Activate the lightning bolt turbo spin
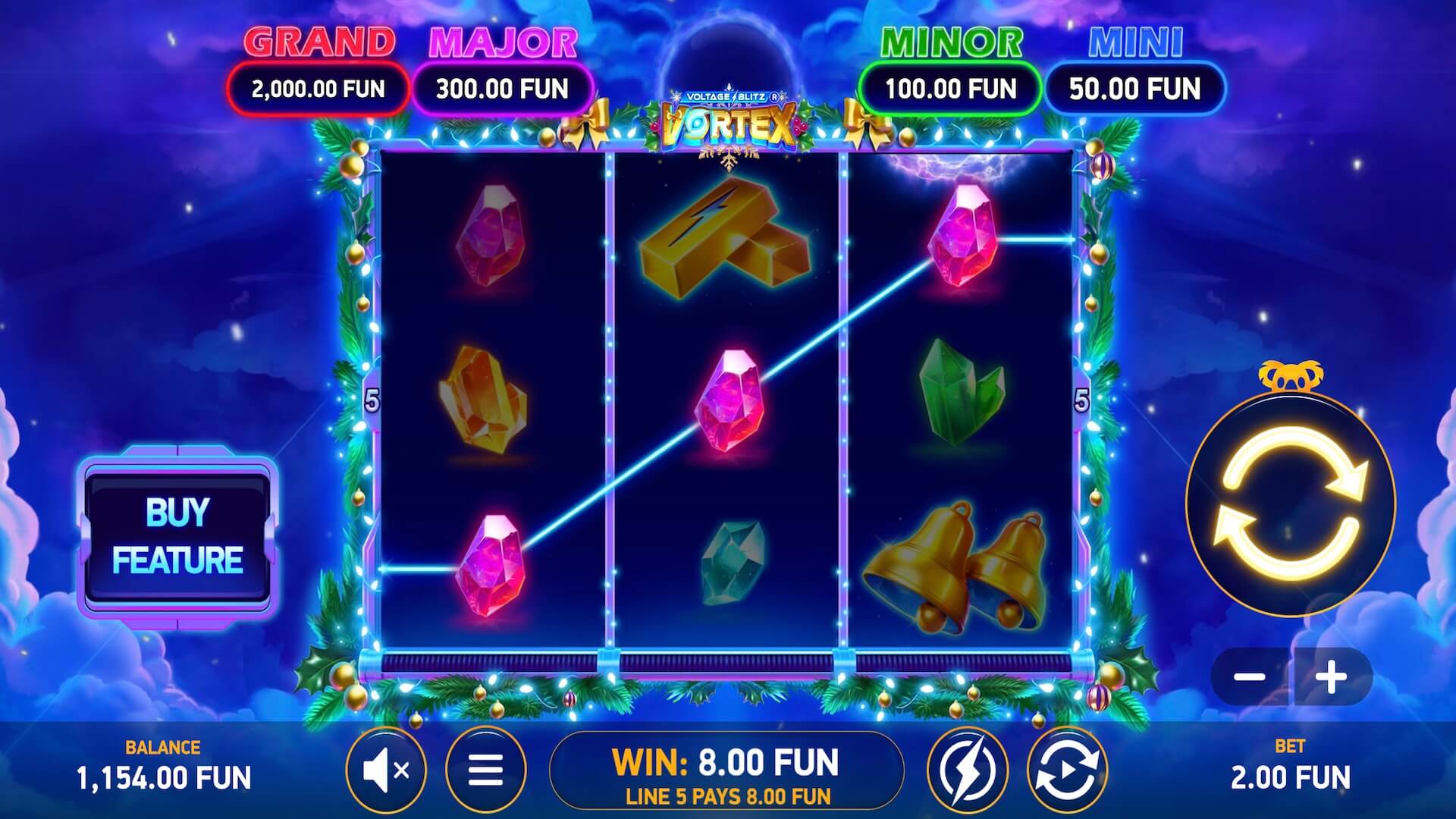 click(967, 770)
